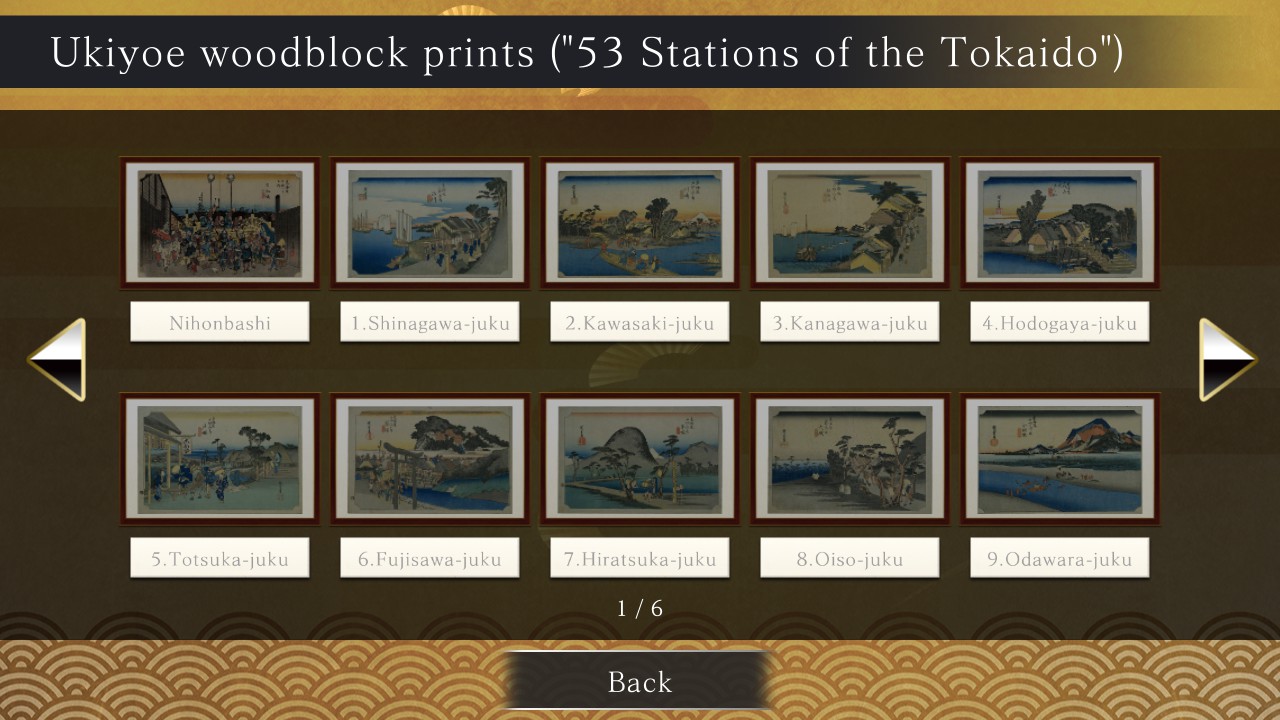
Task: Go to the next gallery page
Action: [1228, 357]
